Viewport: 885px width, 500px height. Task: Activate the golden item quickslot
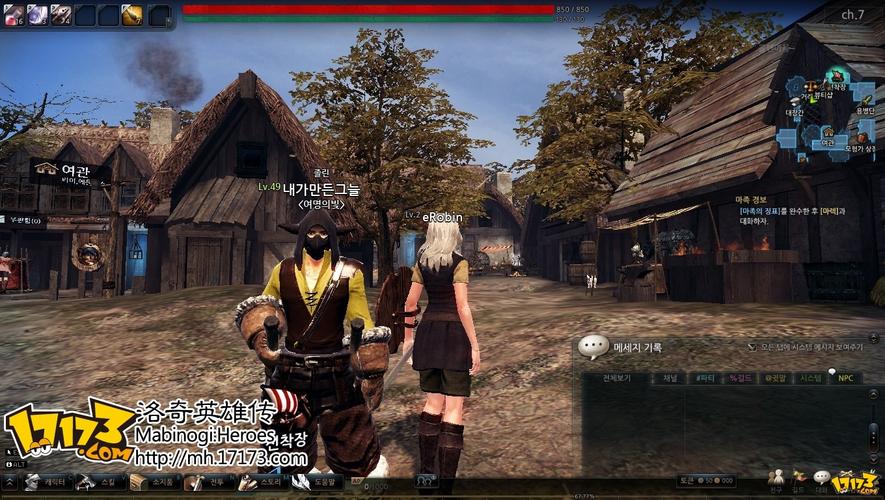132,15
